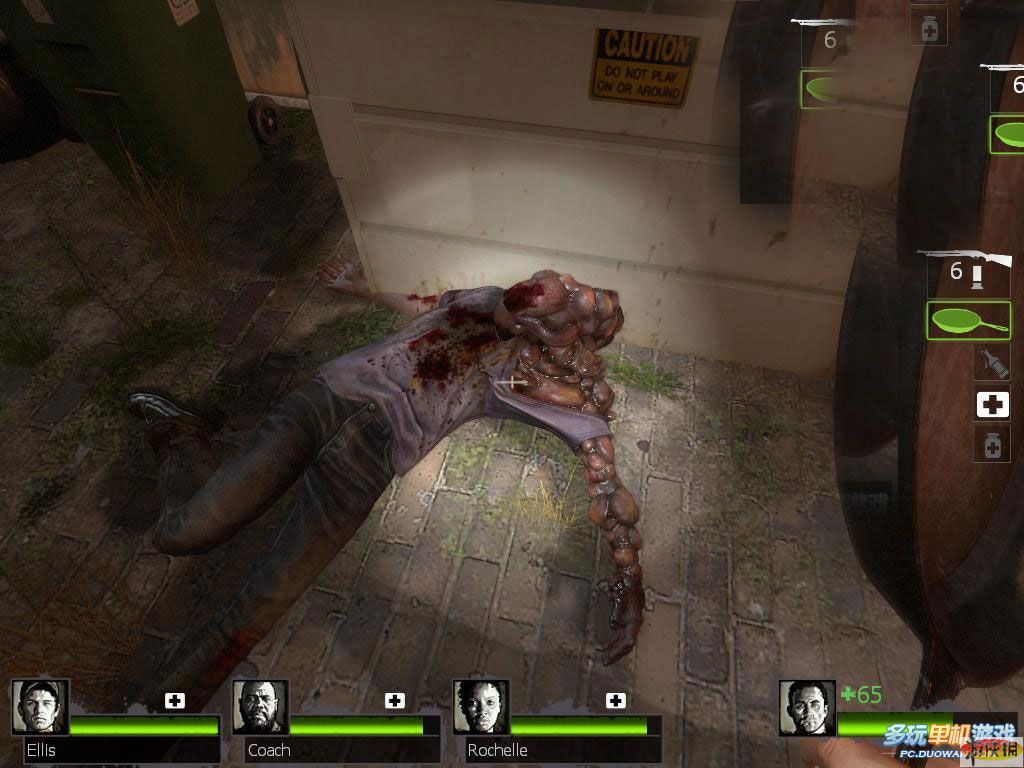Click Rochelle's first aid kit indicator
Image resolution: width=1024 pixels, height=768 pixels.
(x=616, y=700)
